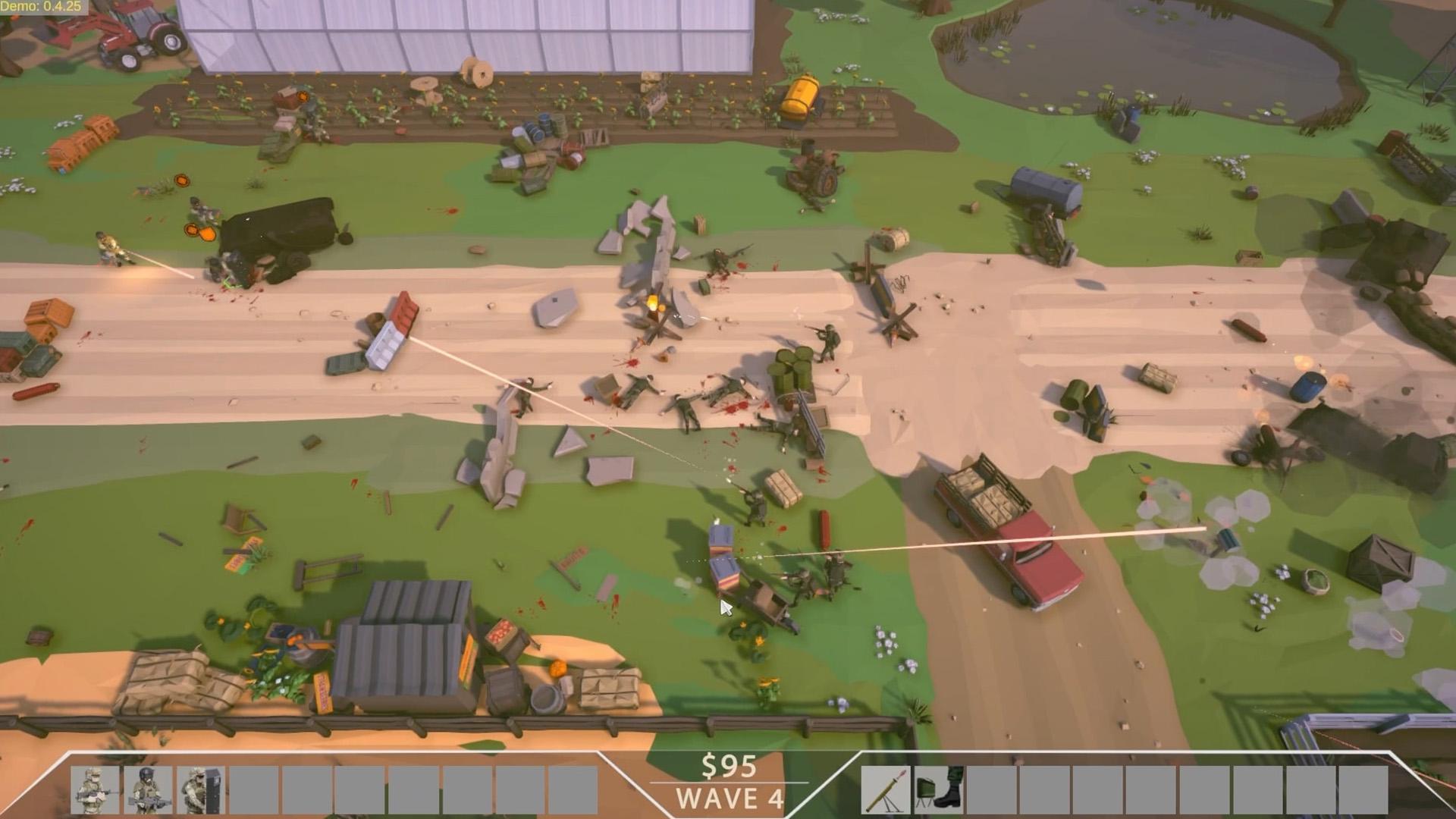This screenshot has width=1456, height=819.
Task: Click the $95 money display
Action: (731, 765)
